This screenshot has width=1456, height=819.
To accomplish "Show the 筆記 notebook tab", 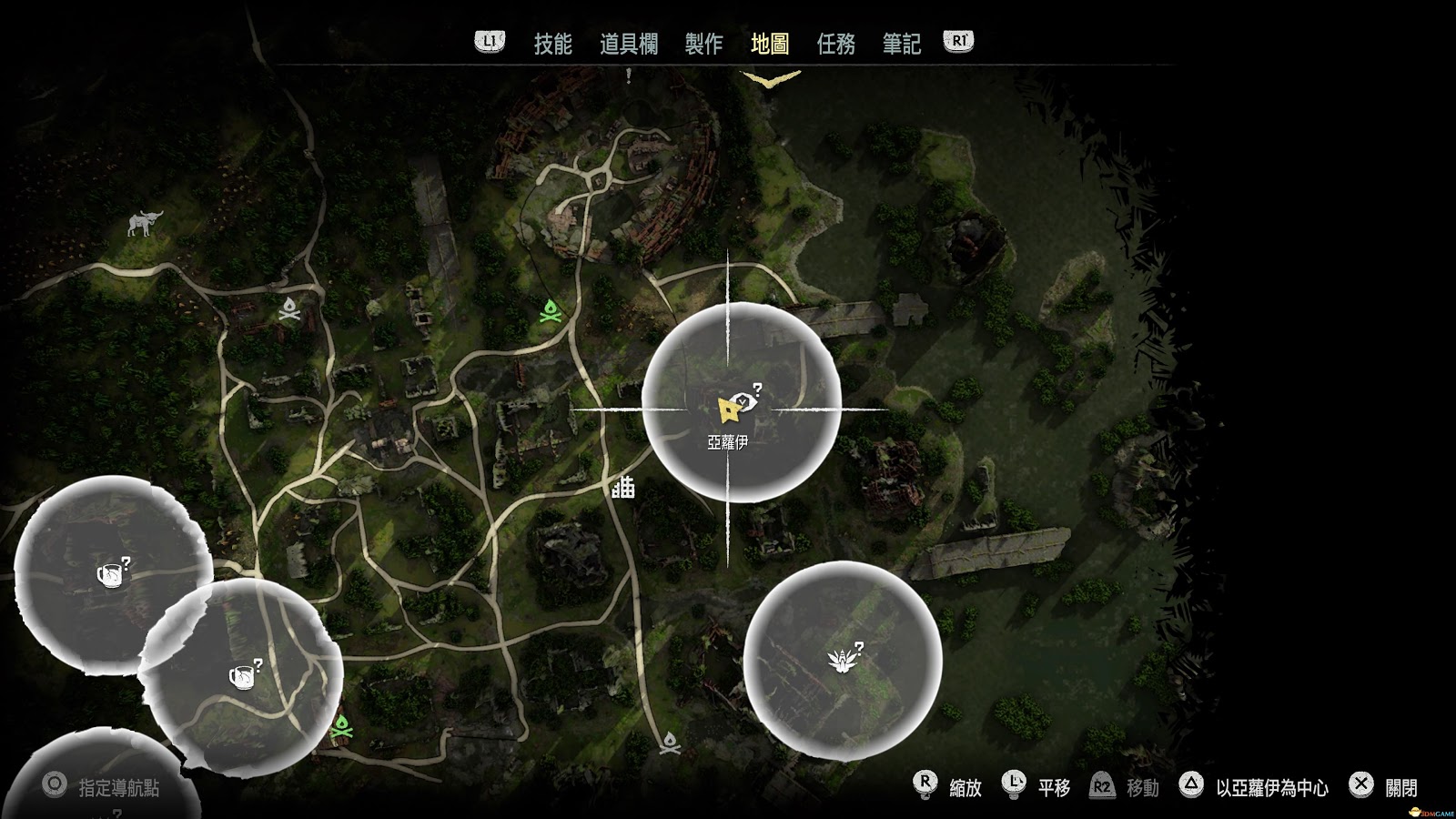I will (x=902, y=44).
